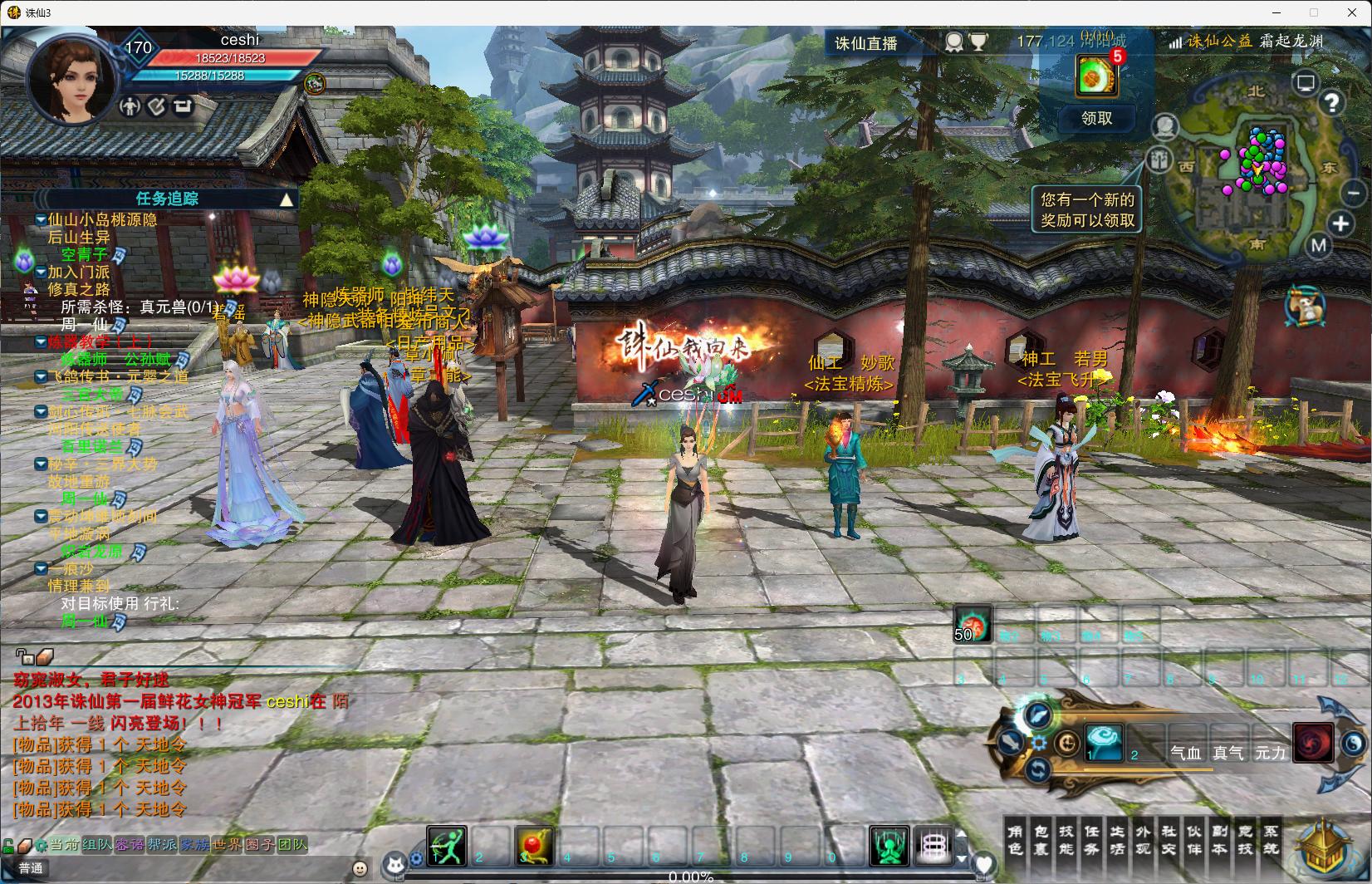Open the chat emoji picker smiley
This screenshot has width=1372, height=884.
tap(360, 868)
